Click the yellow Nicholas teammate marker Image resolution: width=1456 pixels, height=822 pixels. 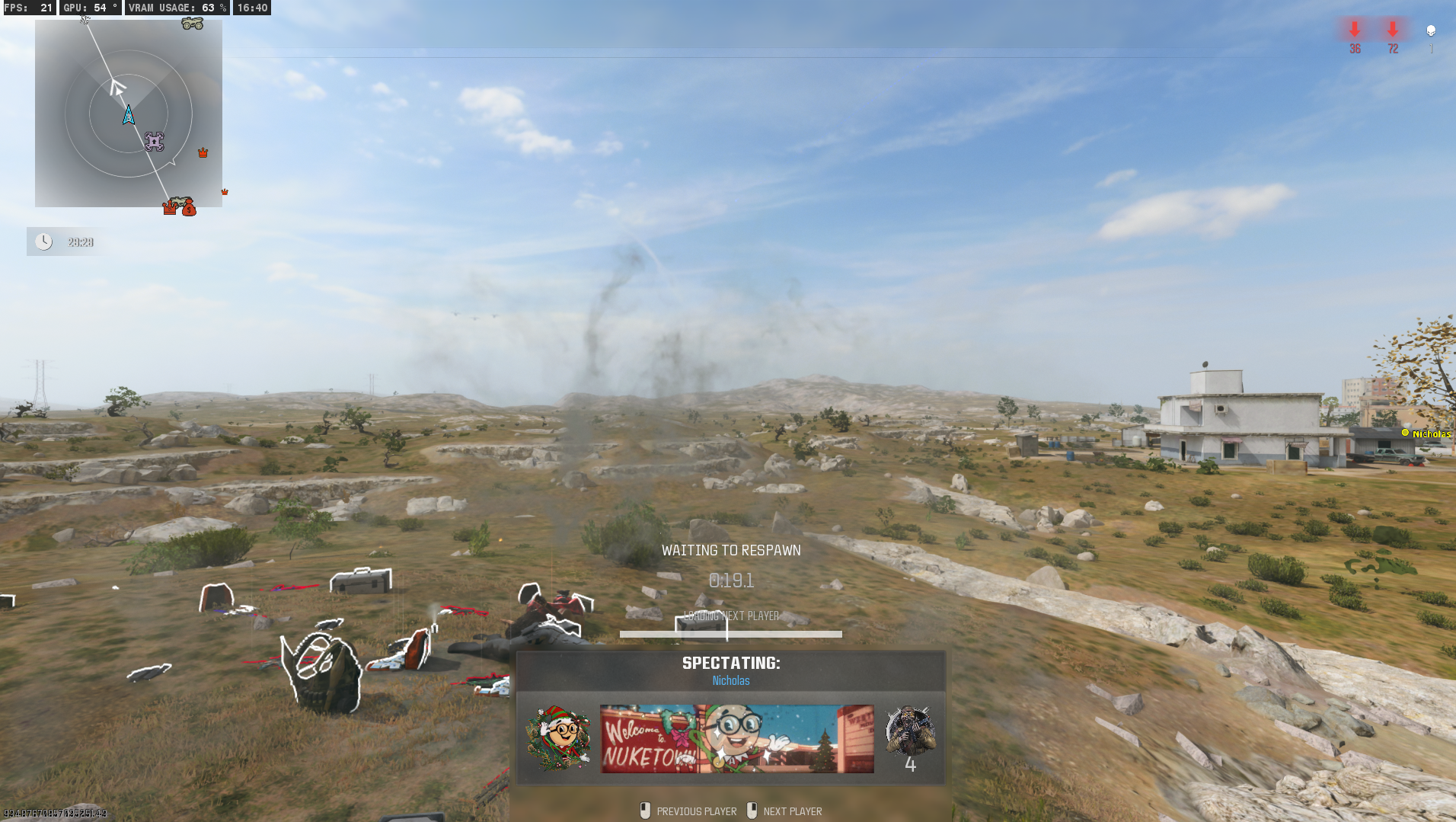(1405, 433)
